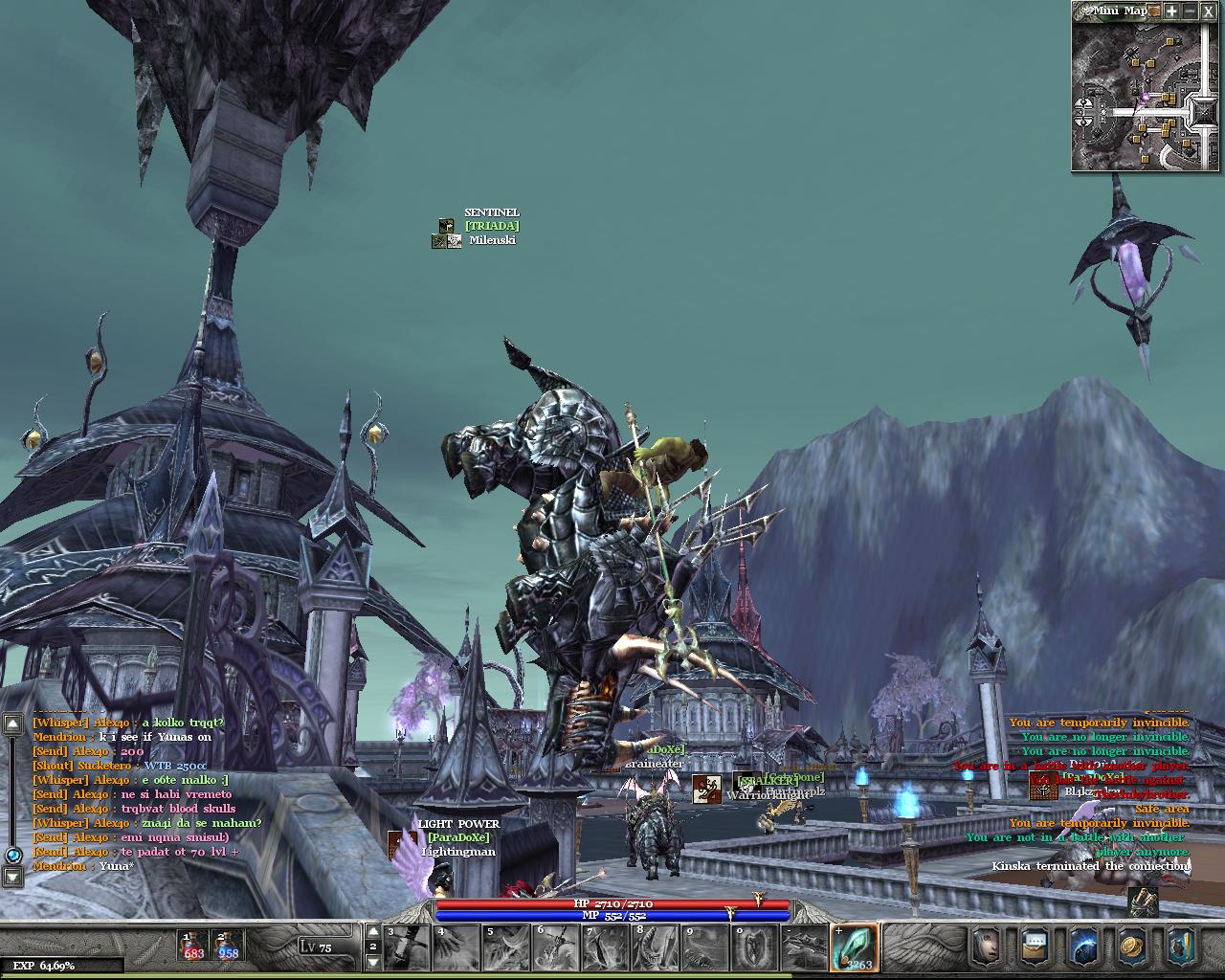Switch hotbar page with the up arrow
The width and height of the screenshot is (1225, 980).
pyautogui.click(x=373, y=931)
